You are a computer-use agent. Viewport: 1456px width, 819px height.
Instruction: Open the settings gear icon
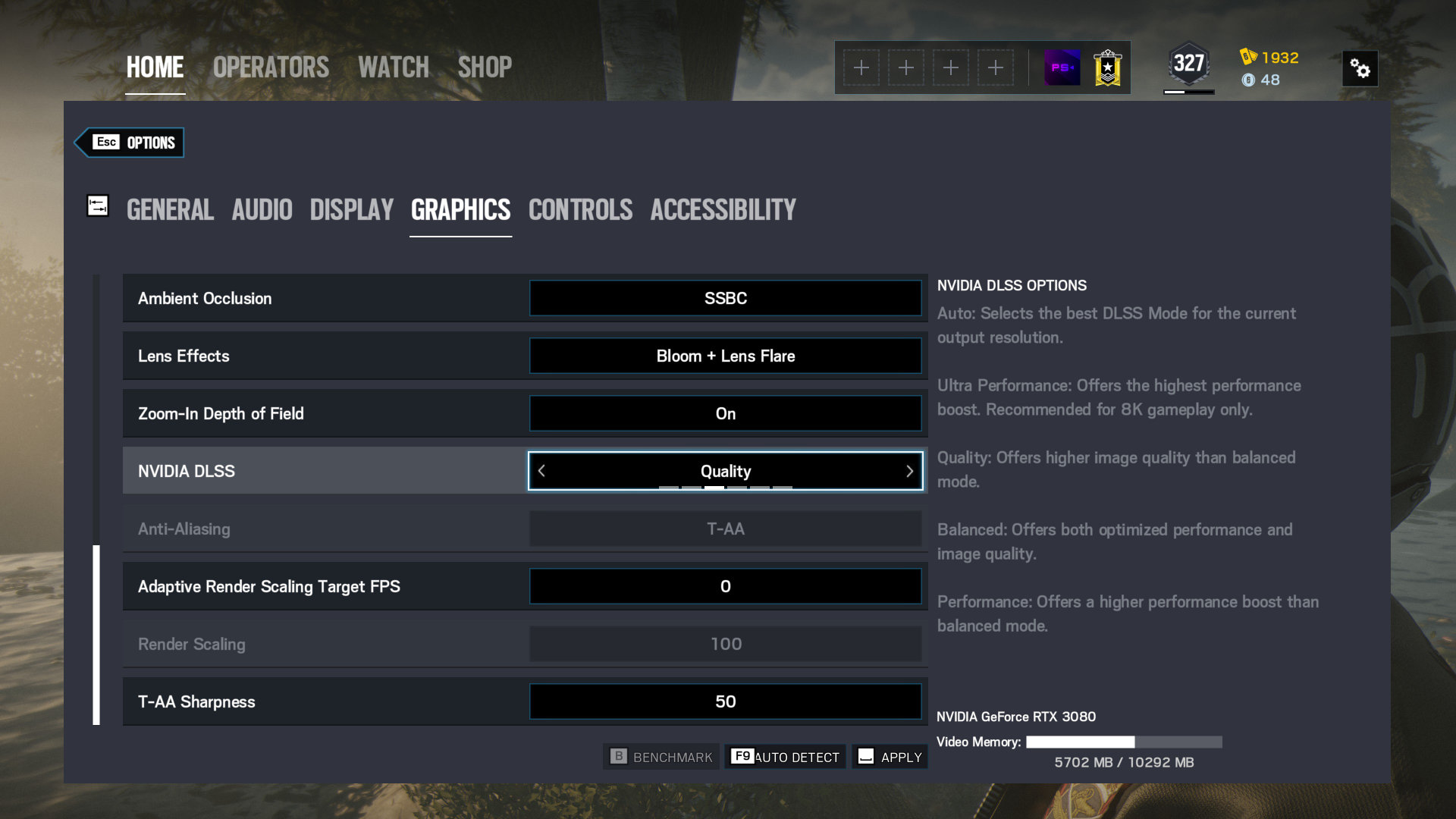click(1360, 68)
